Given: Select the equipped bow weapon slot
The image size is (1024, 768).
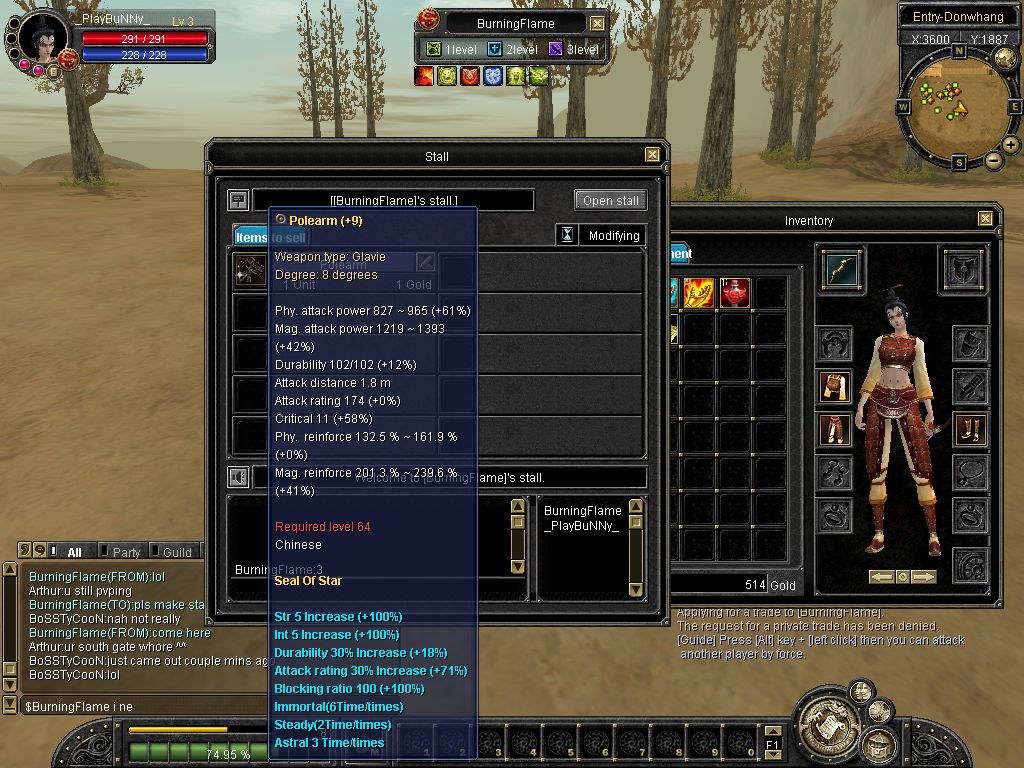Looking at the screenshot, I should tap(844, 270).
